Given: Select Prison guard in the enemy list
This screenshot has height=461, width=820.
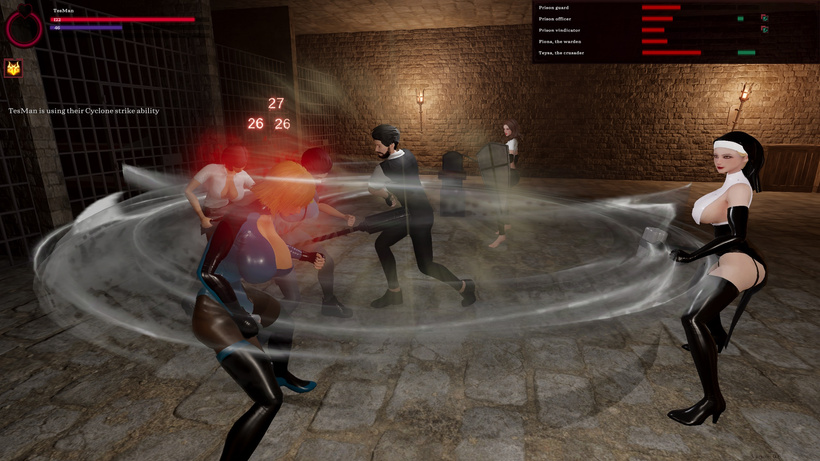Looking at the screenshot, I should 553,7.
